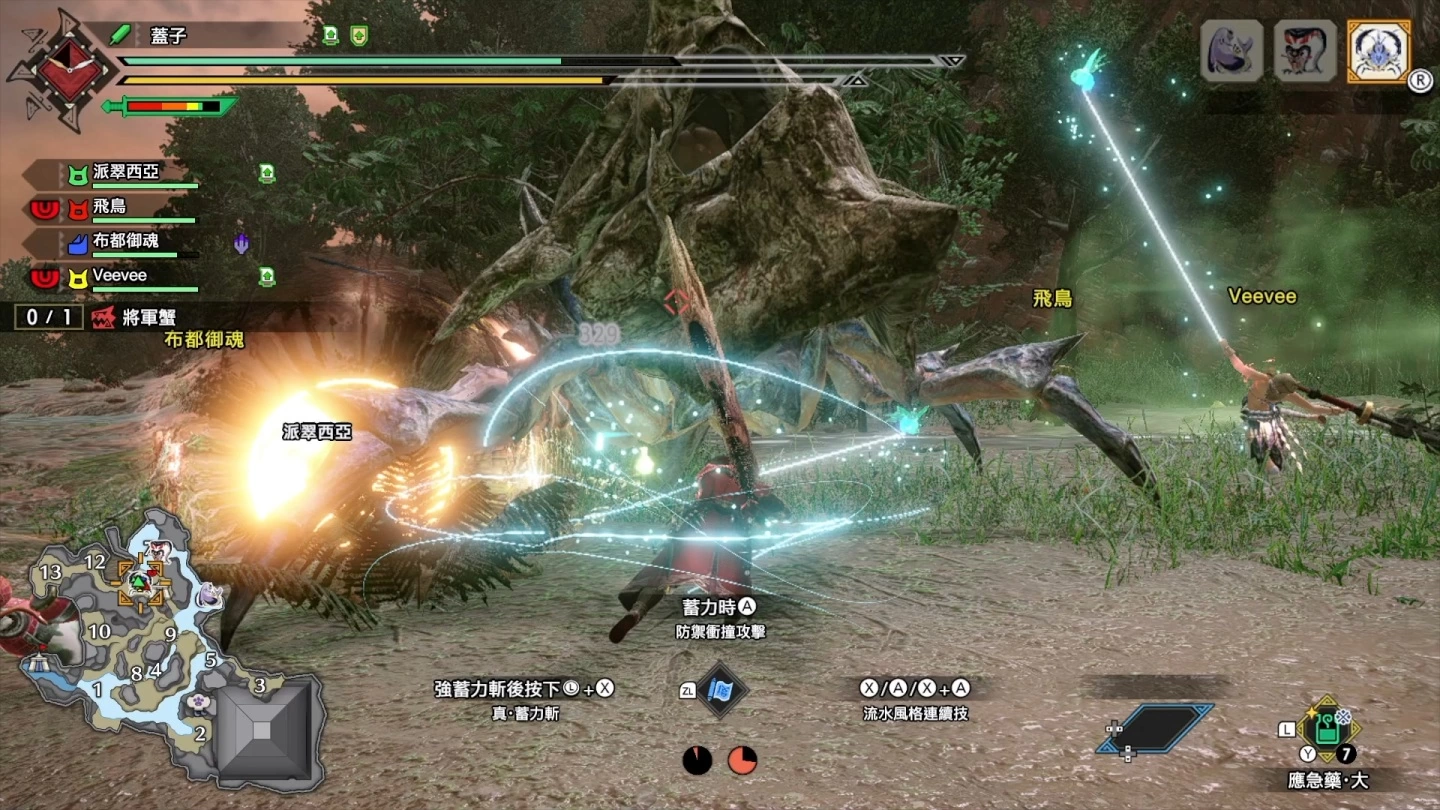The image size is (1440, 810).
Task: Choose party member 布都御魂 in the list
Action: [126, 242]
